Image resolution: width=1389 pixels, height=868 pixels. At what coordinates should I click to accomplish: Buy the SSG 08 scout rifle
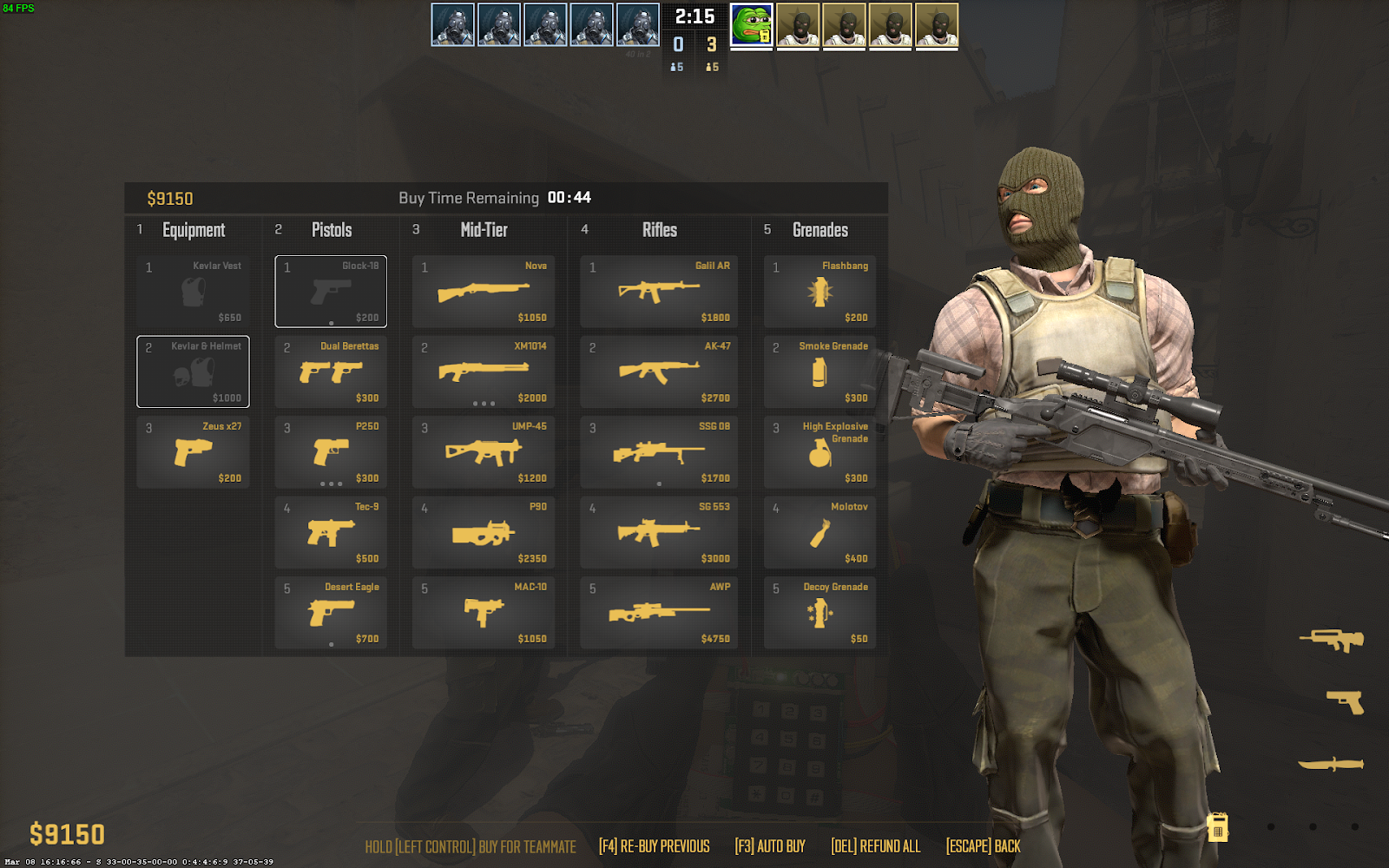pos(659,452)
